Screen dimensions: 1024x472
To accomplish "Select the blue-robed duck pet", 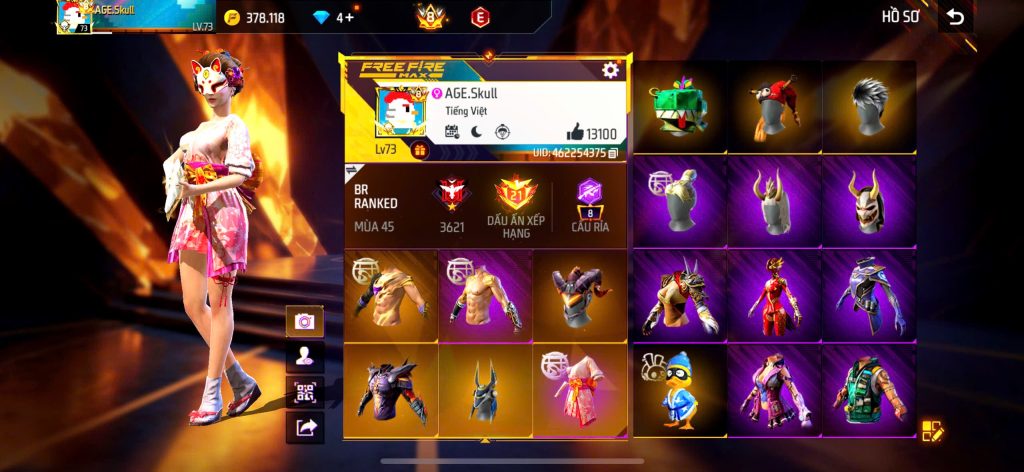I will [680, 390].
